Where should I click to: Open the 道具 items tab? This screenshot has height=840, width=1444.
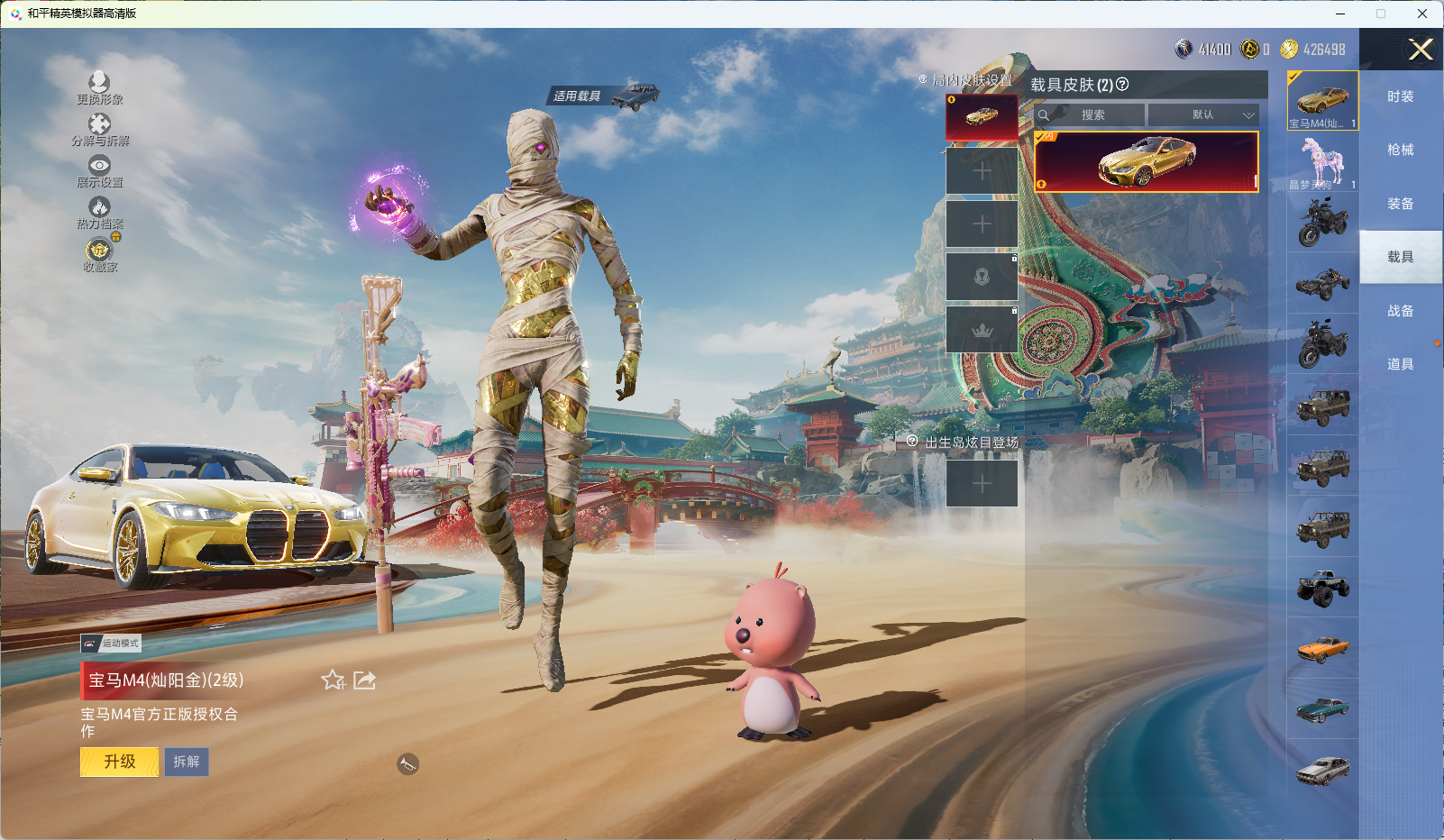click(x=1400, y=364)
